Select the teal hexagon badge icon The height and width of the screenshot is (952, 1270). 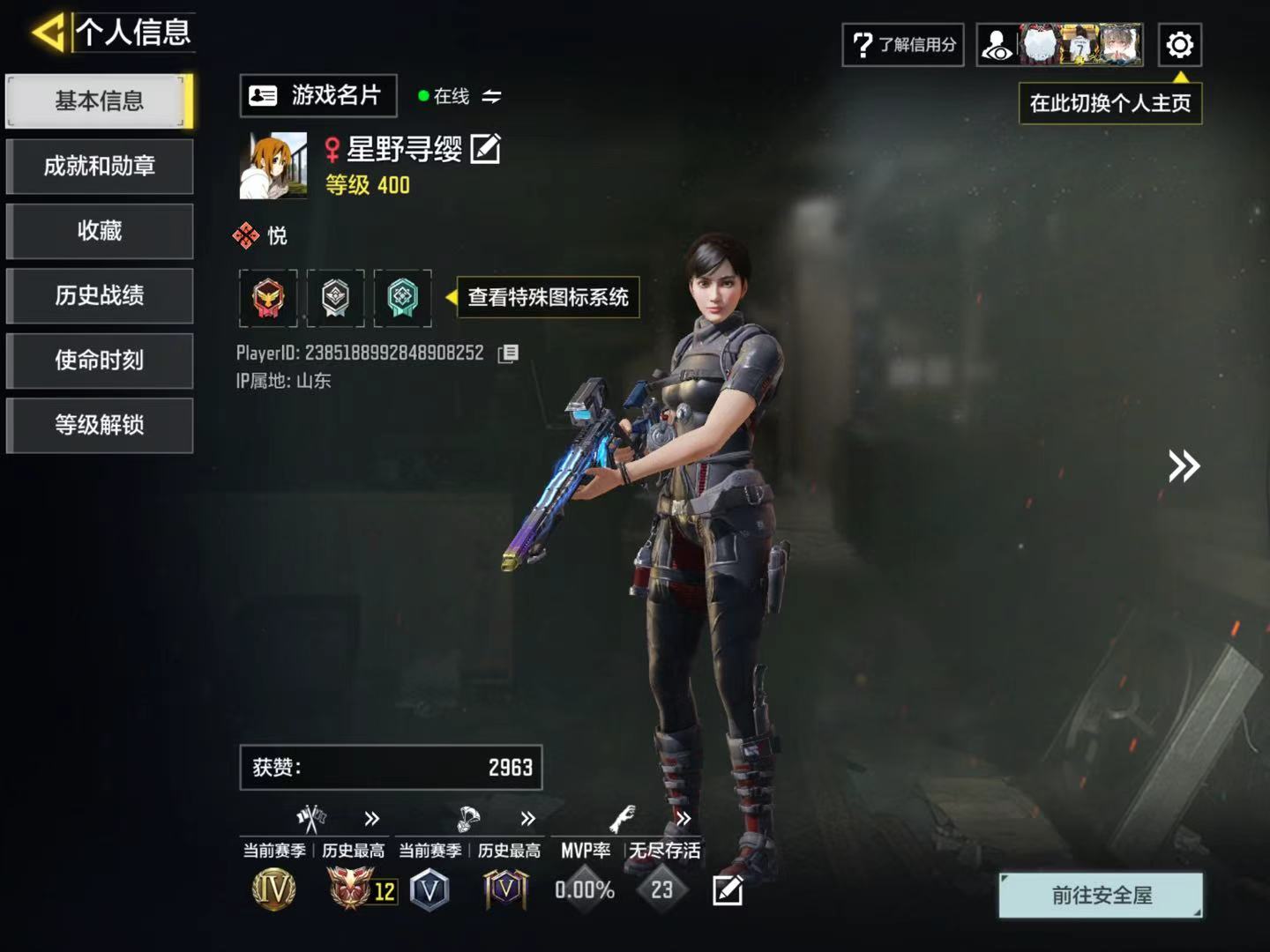[x=402, y=298]
